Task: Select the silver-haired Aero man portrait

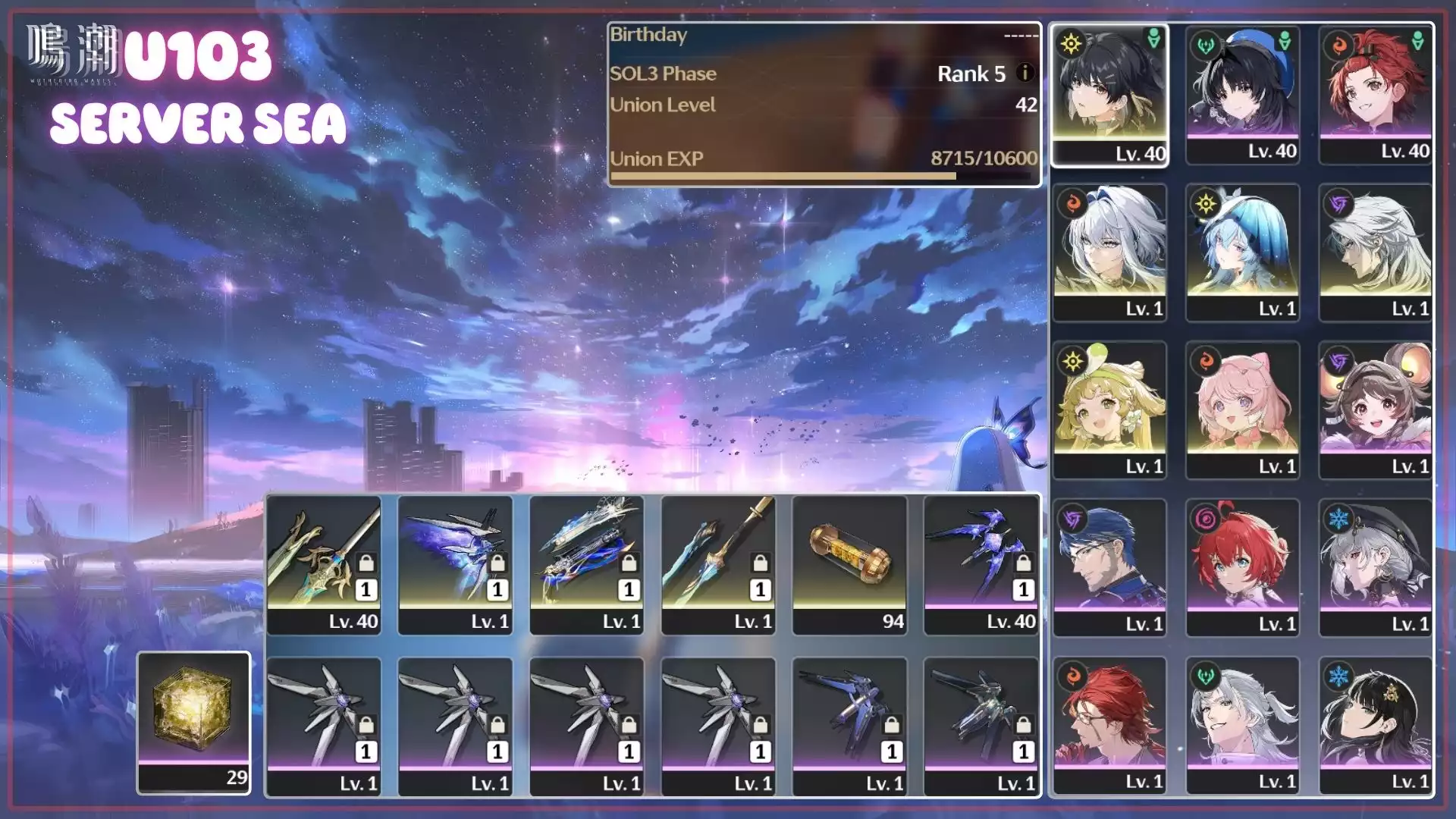Action: [1243, 725]
